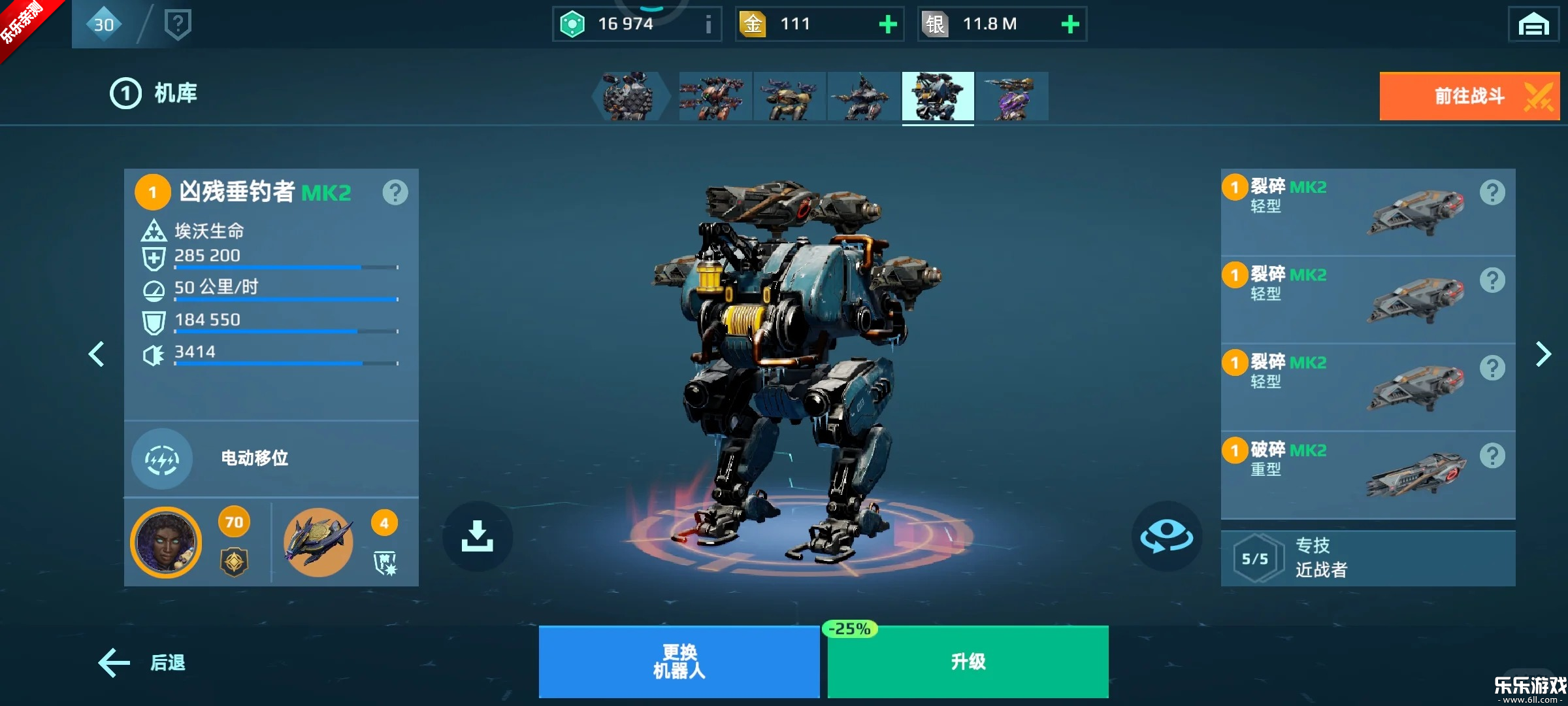
Task: Click the left arrow to view previous robot
Action: [97, 354]
